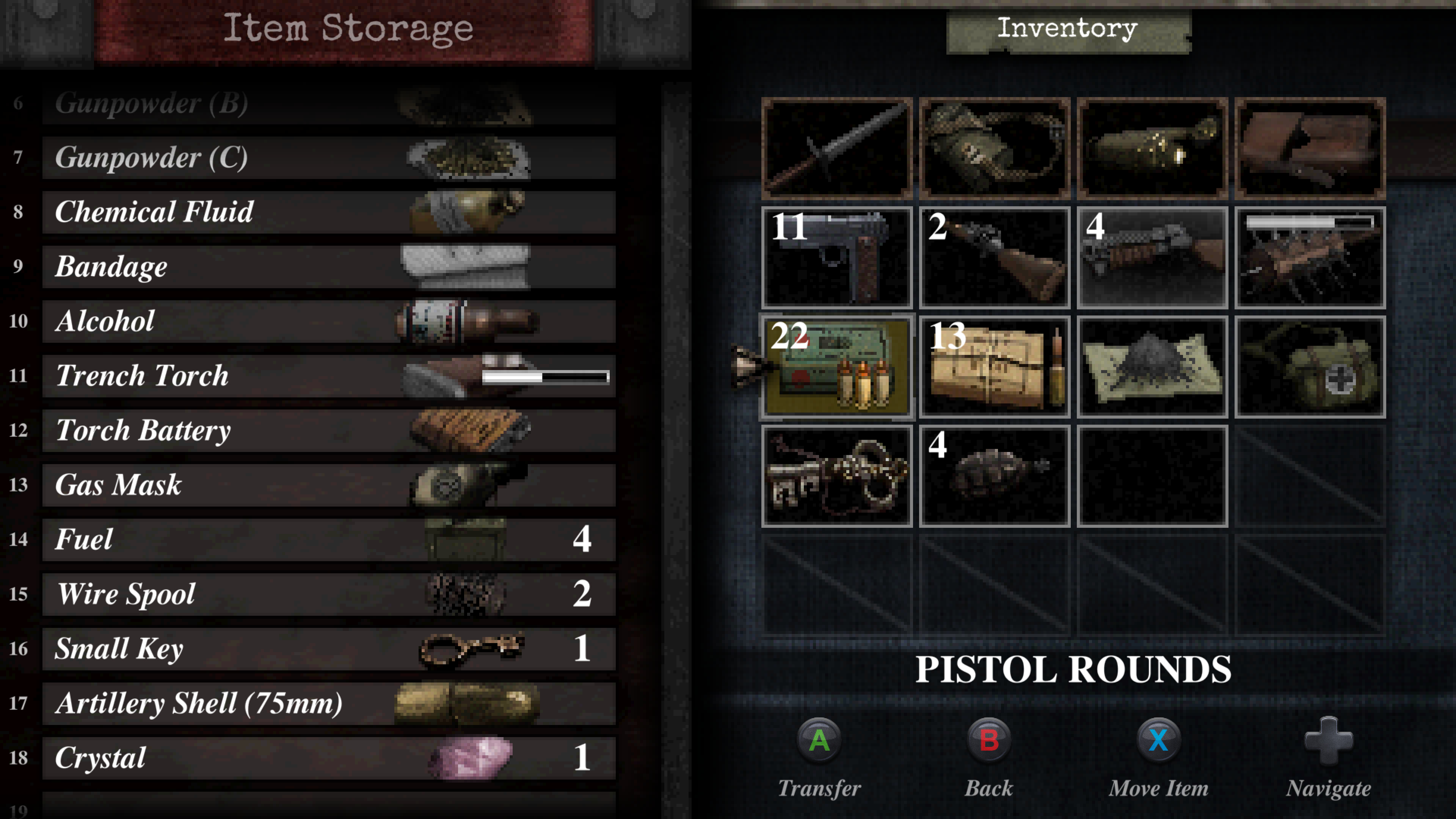This screenshot has height=819, width=1456.
Task: Select the Alcohol bottle row
Action: pos(328,322)
